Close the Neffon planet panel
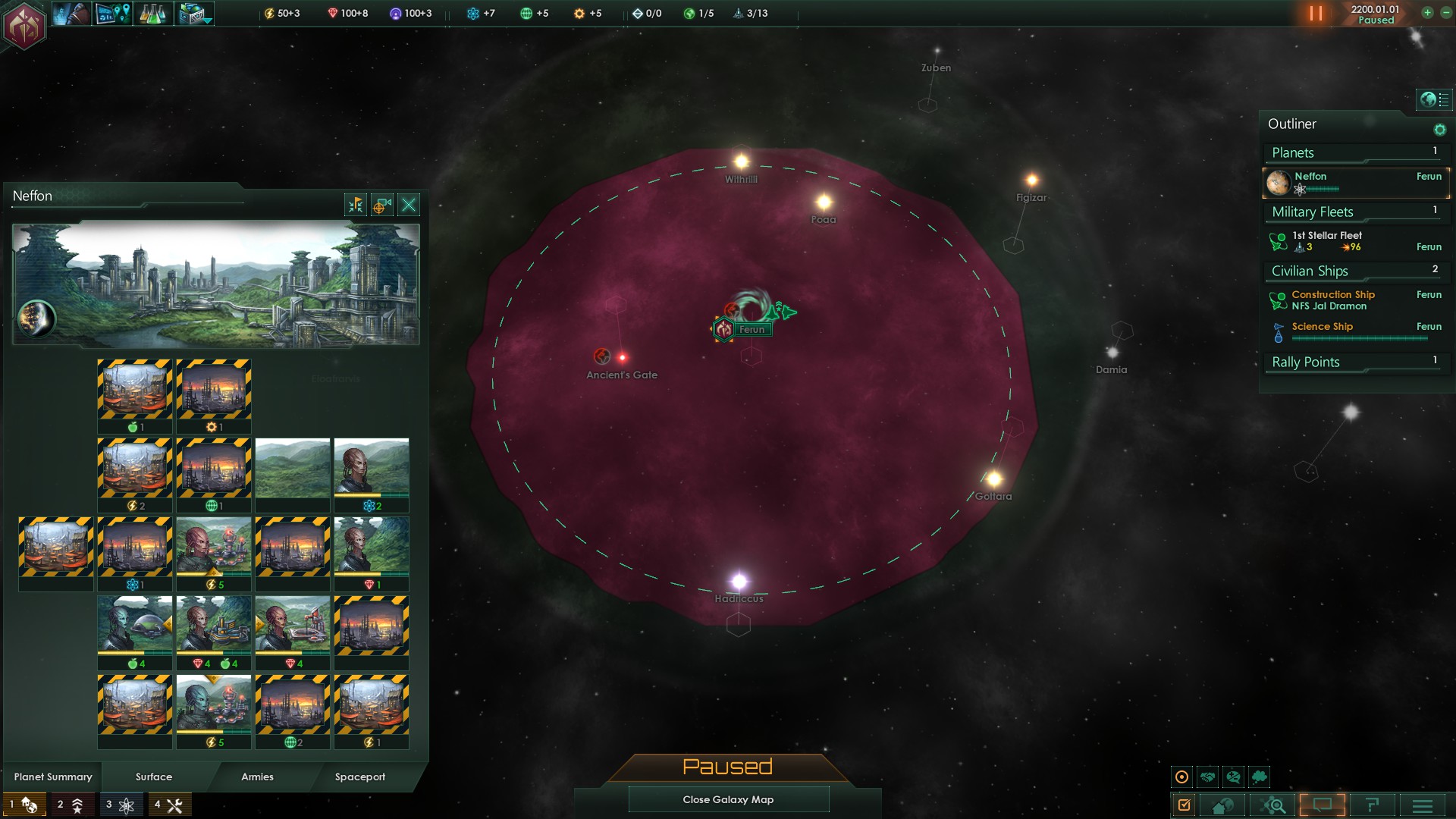1456x819 pixels. (x=409, y=205)
